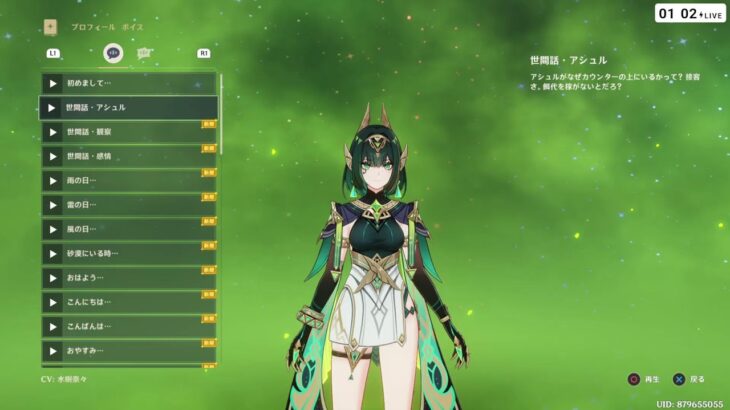Screen dimensions: 730x410
Task: Play the 初めまして… voice line
Action: 53,84
